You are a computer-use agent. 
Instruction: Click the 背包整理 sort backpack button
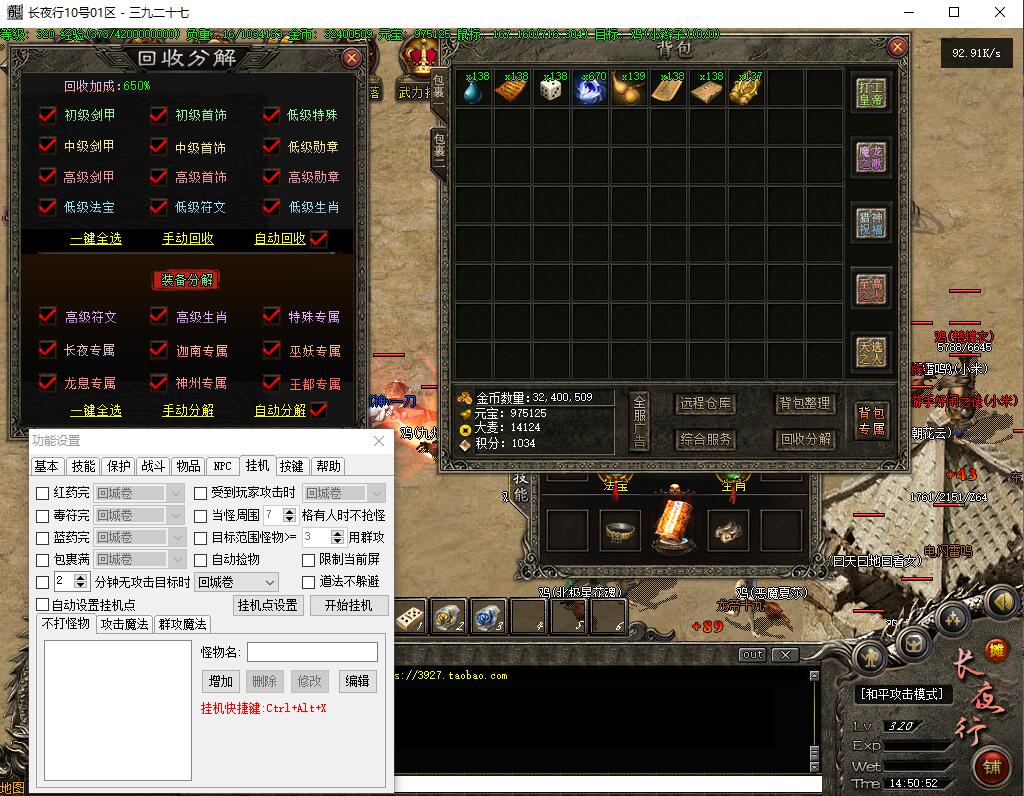(805, 404)
